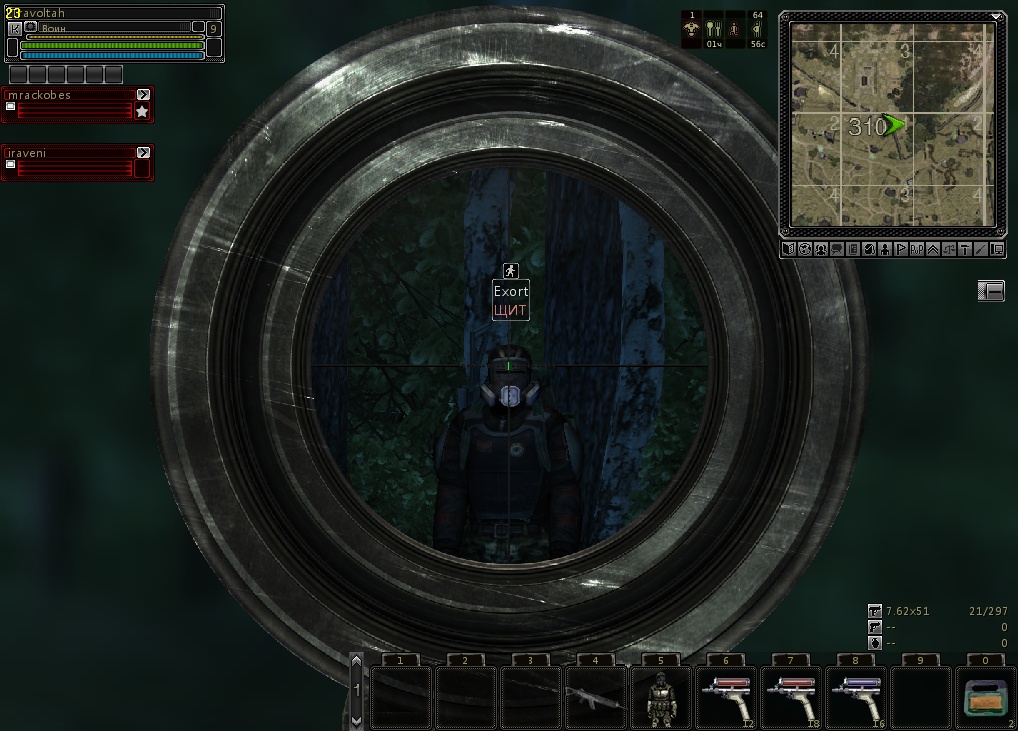Image resolution: width=1018 pixels, height=731 pixels.
Task: Expand the iraveni party member arrow
Action: tap(143, 152)
